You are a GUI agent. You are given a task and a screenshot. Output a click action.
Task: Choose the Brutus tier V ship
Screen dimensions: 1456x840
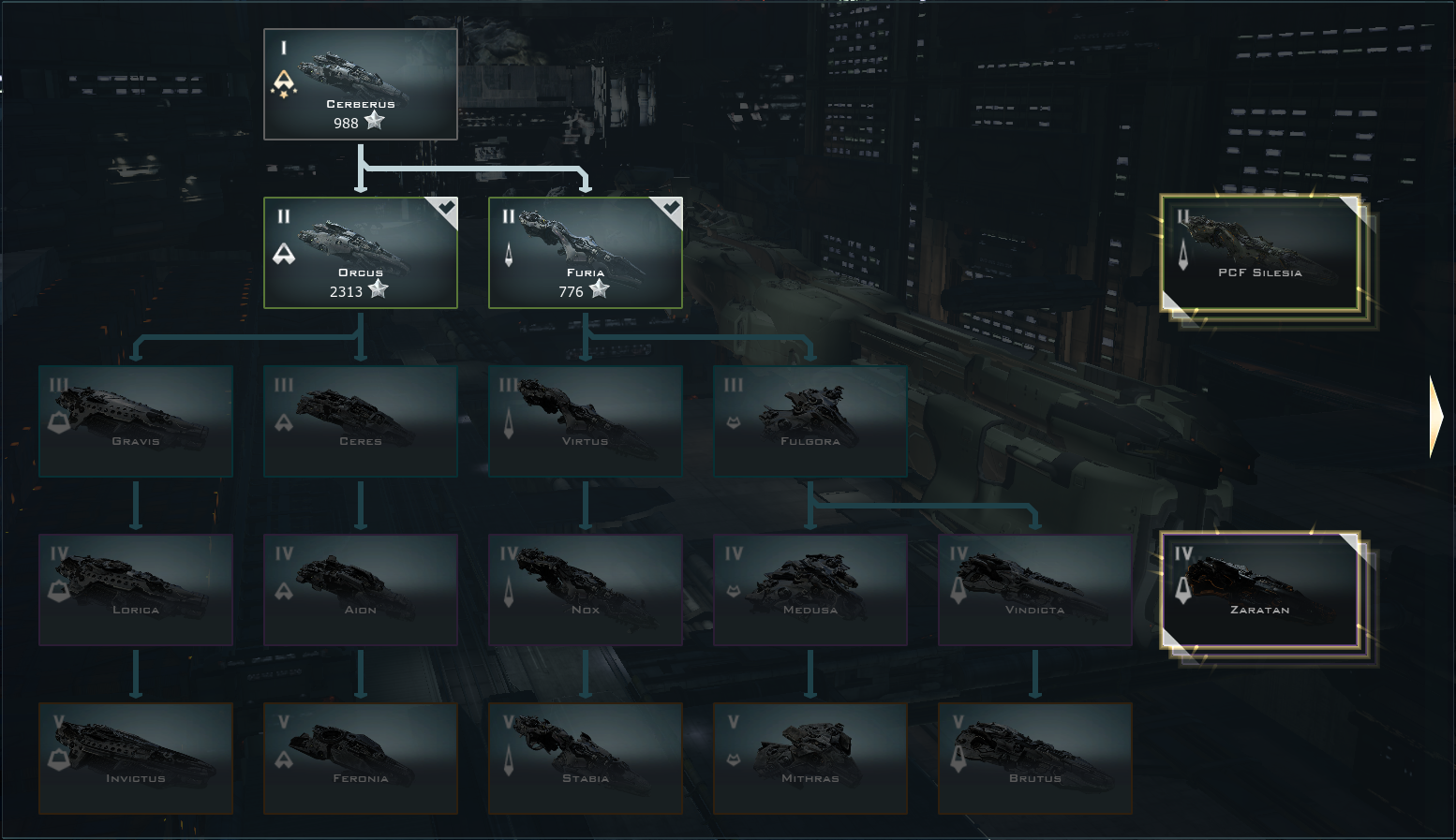tap(1035, 759)
